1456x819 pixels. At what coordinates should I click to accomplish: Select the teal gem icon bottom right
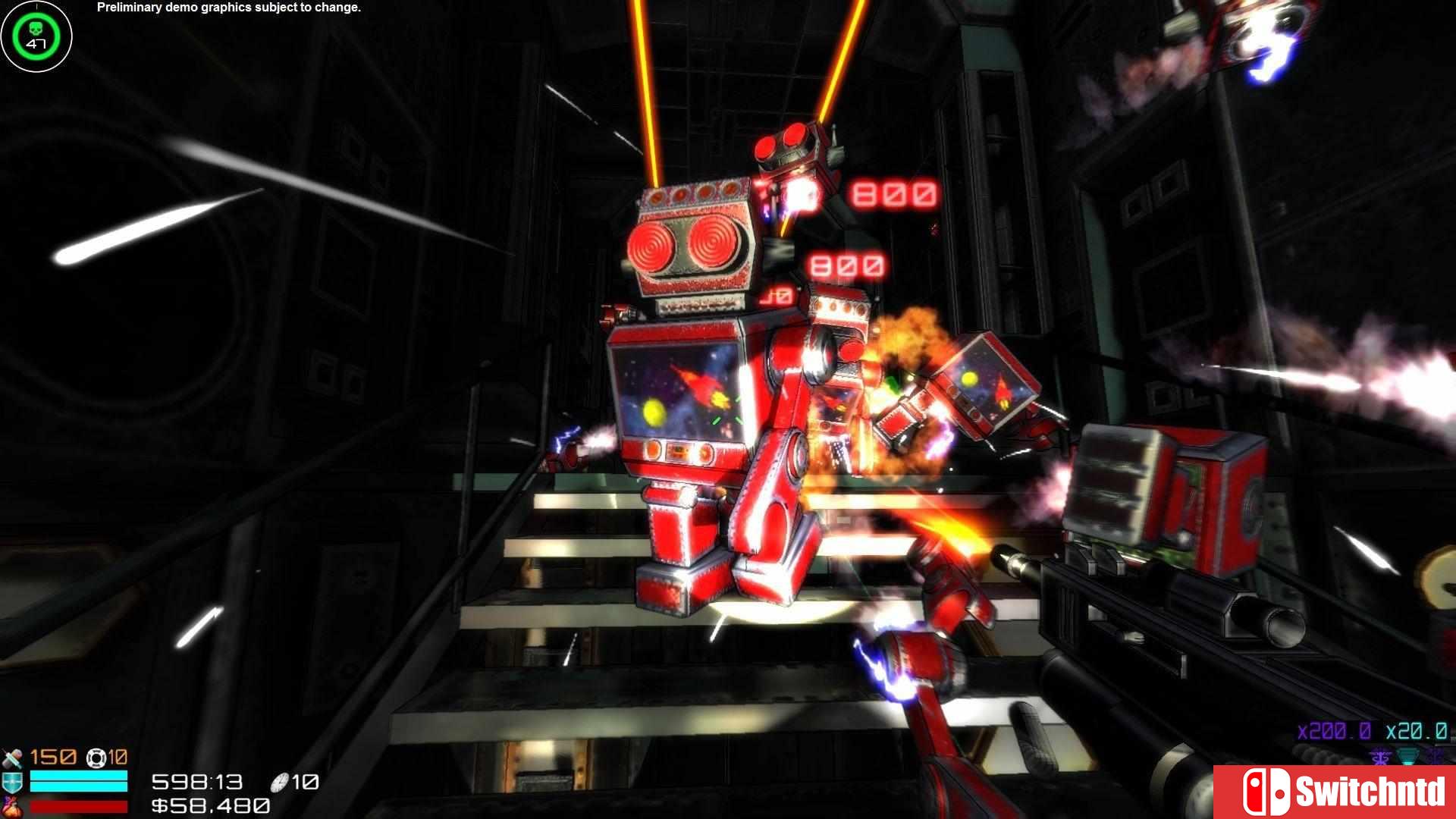[x=1407, y=756]
